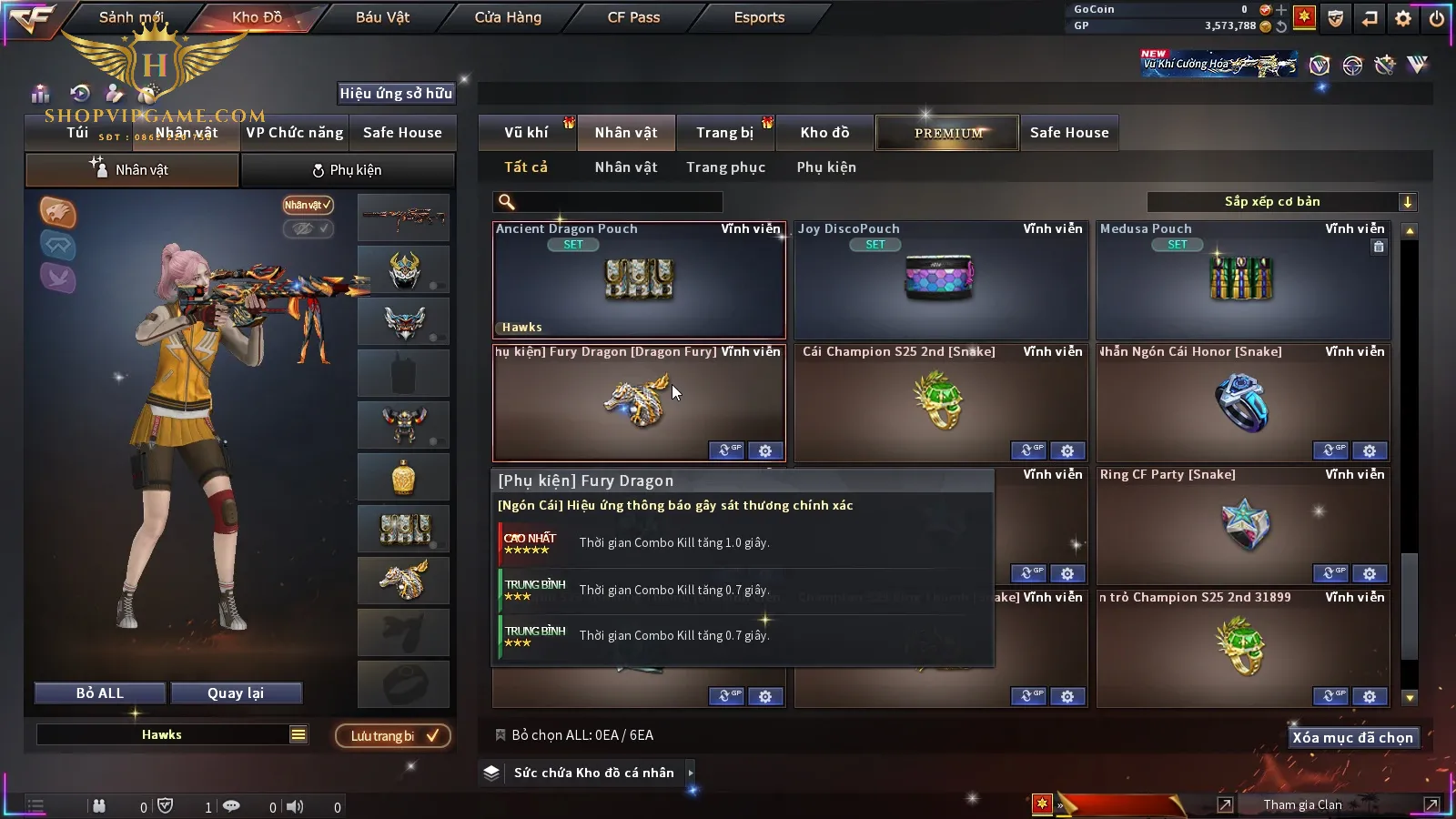Open the Sảnh mới lobby menu
Viewport: 1456px width, 819px height.
pos(131,17)
